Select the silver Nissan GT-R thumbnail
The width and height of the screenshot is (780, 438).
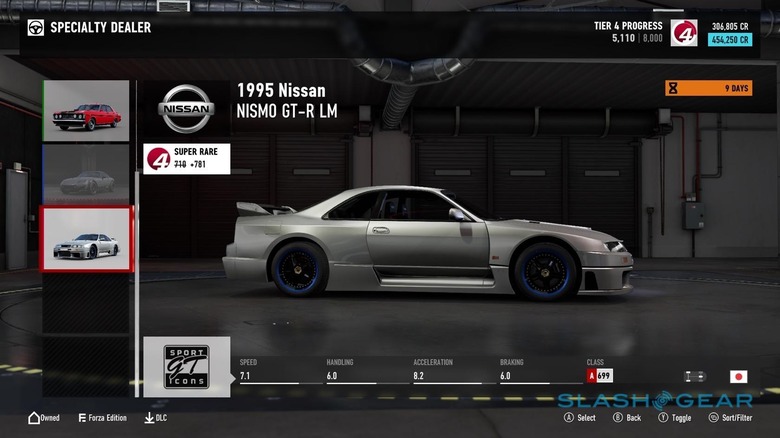tap(86, 240)
